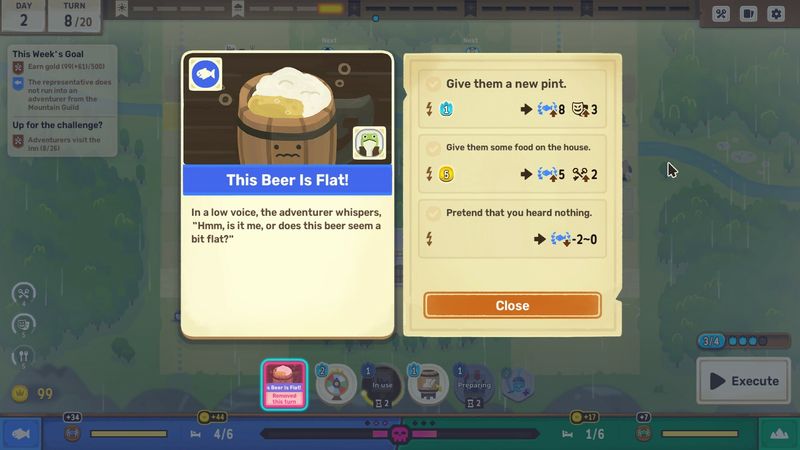Open the settings gear menu
Screen dimensions: 800x450
(x=775, y=14)
